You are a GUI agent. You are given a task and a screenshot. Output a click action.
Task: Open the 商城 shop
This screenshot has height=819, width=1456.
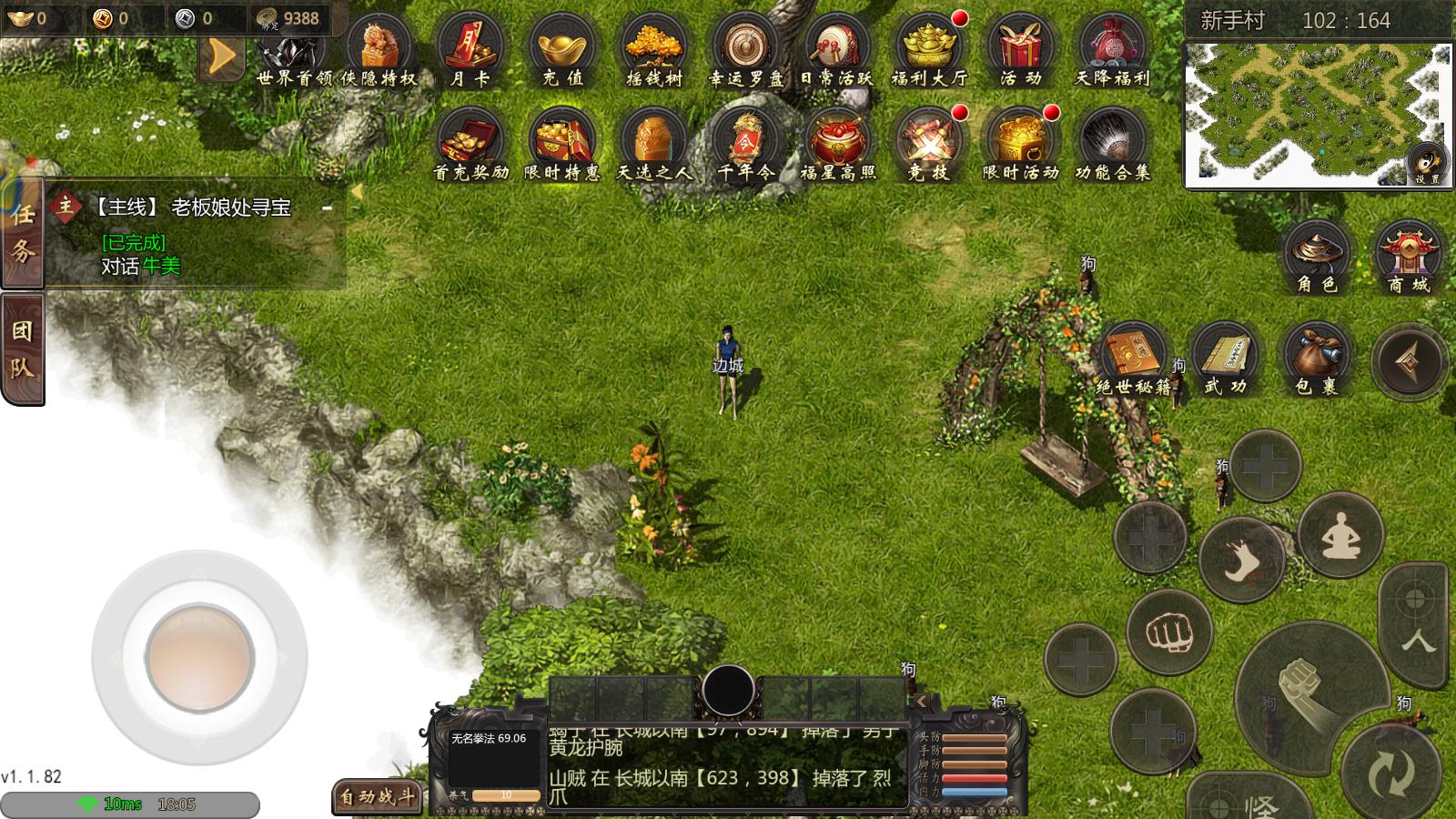click(1408, 255)
